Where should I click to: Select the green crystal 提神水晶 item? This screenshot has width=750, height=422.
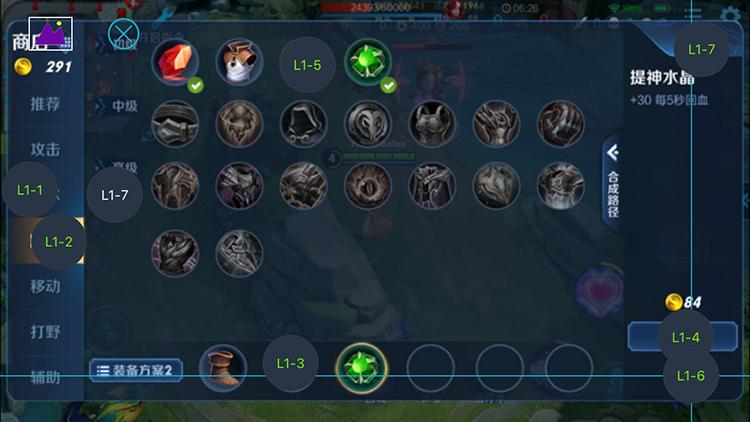368,63
